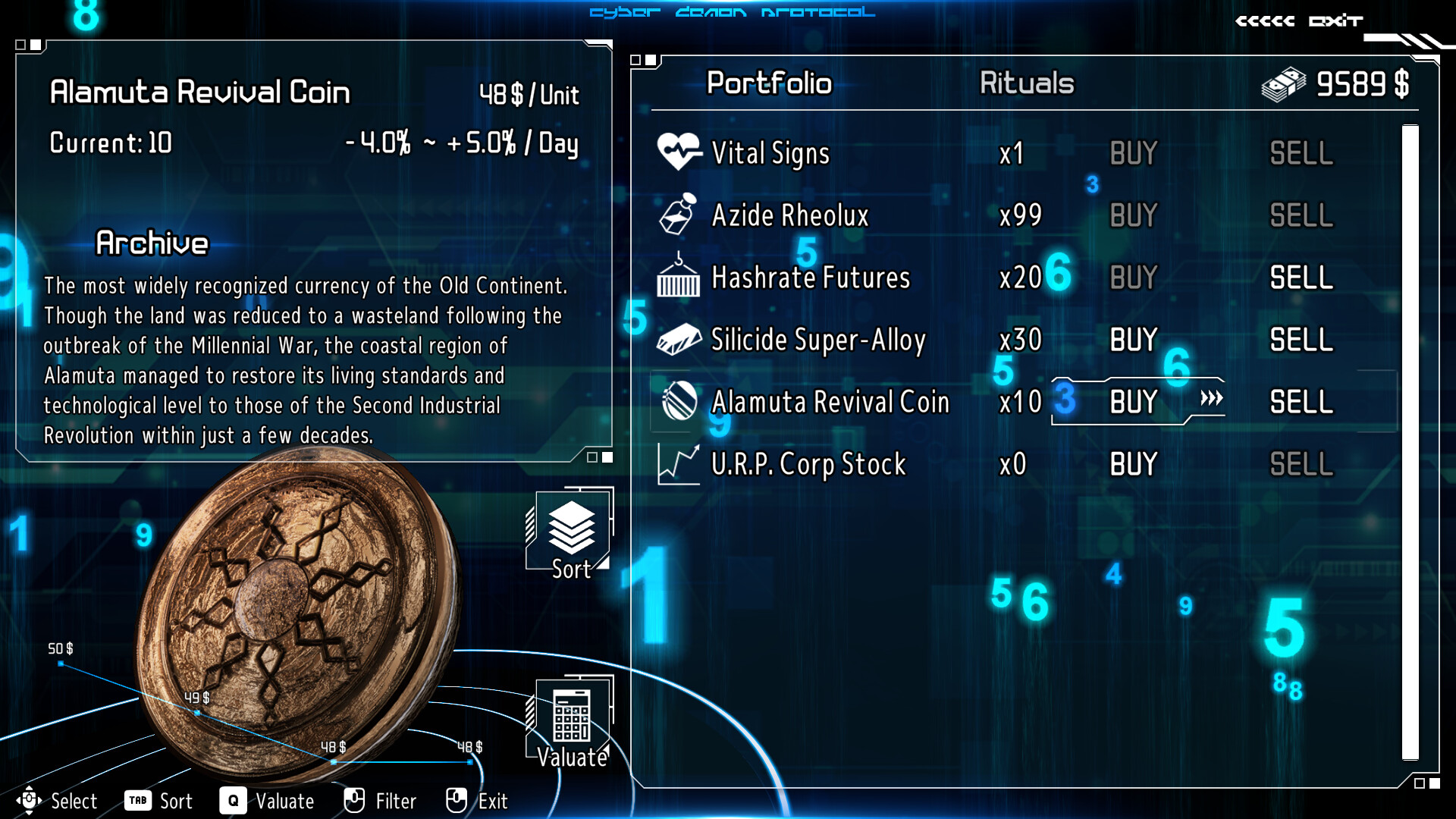1456x819 pixels.
Task: Expand the chevron arrows next to Alamuta BUY
Action: [x=1212, y=398]
